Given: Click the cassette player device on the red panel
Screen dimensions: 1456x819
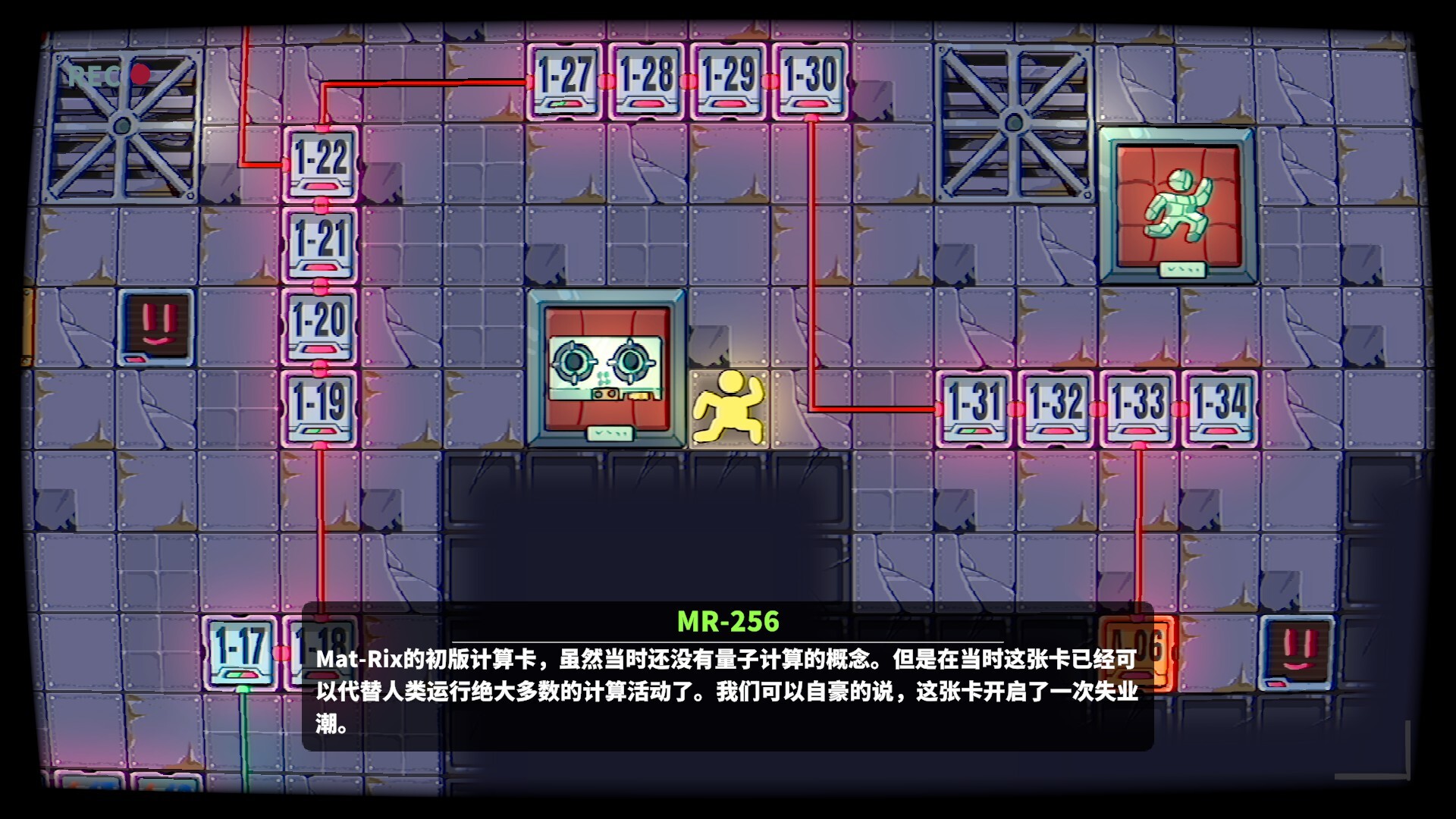Looking at the screenshot, I should [604, 369].
